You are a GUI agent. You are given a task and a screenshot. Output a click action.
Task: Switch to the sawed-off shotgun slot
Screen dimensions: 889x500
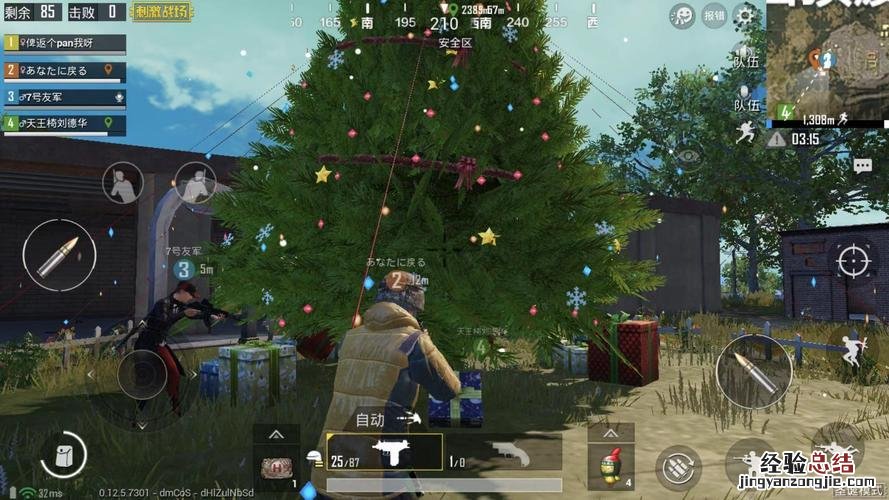504,452
